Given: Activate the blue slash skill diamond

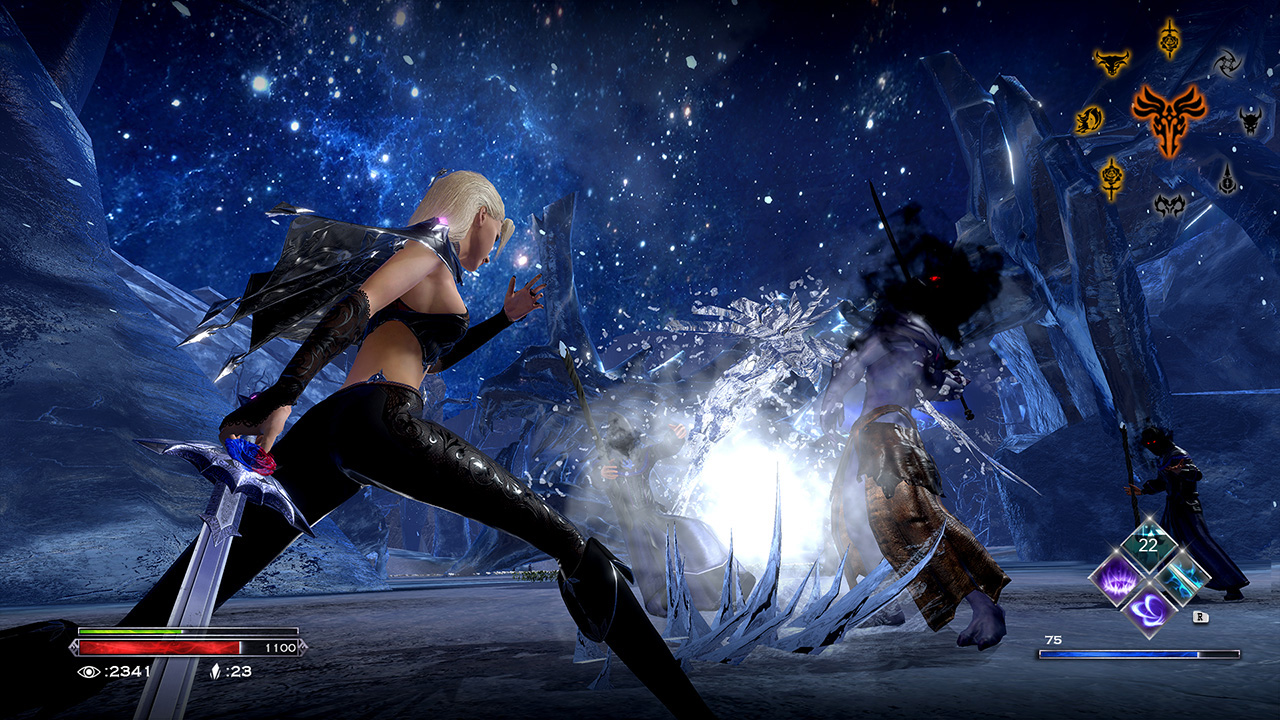Looking at the screenshot, I should 1181,580.
